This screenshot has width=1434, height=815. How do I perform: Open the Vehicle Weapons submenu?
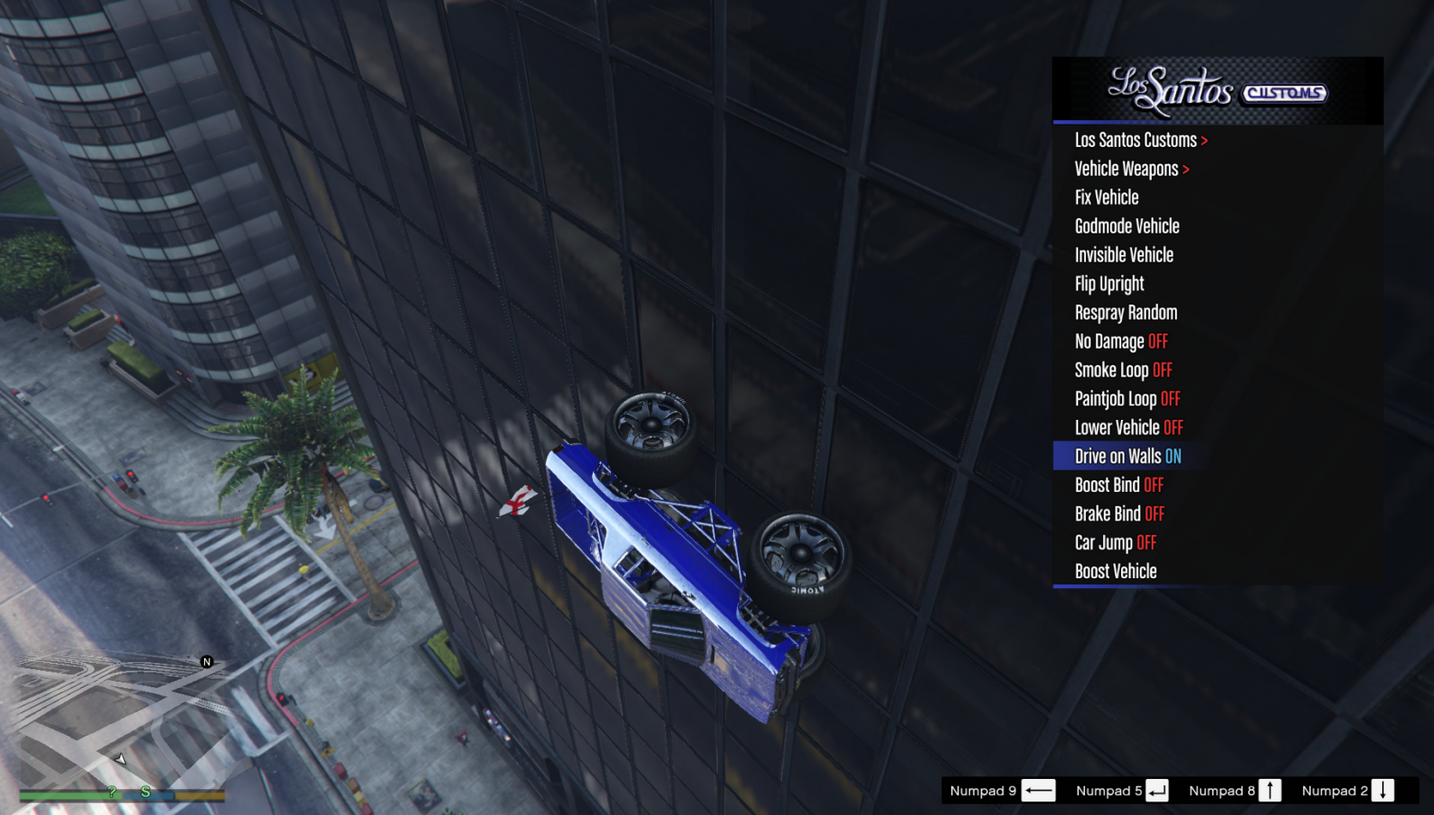1132,169
